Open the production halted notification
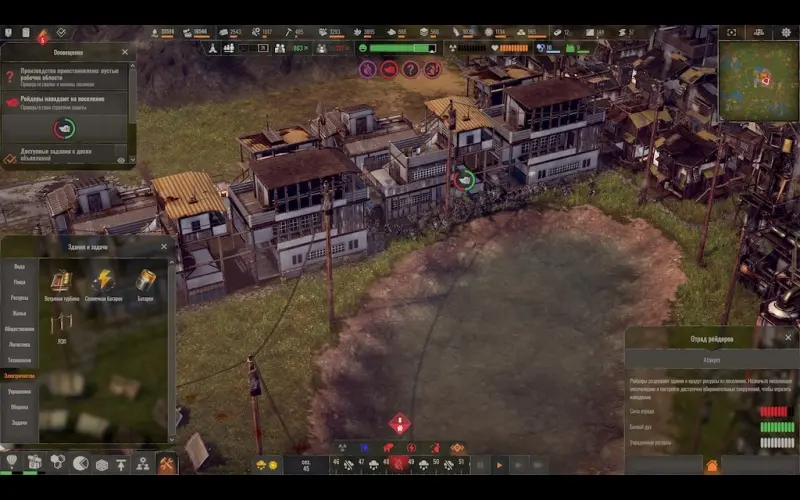The width and height of the screenshot is (800, 500). pos(65,76)
